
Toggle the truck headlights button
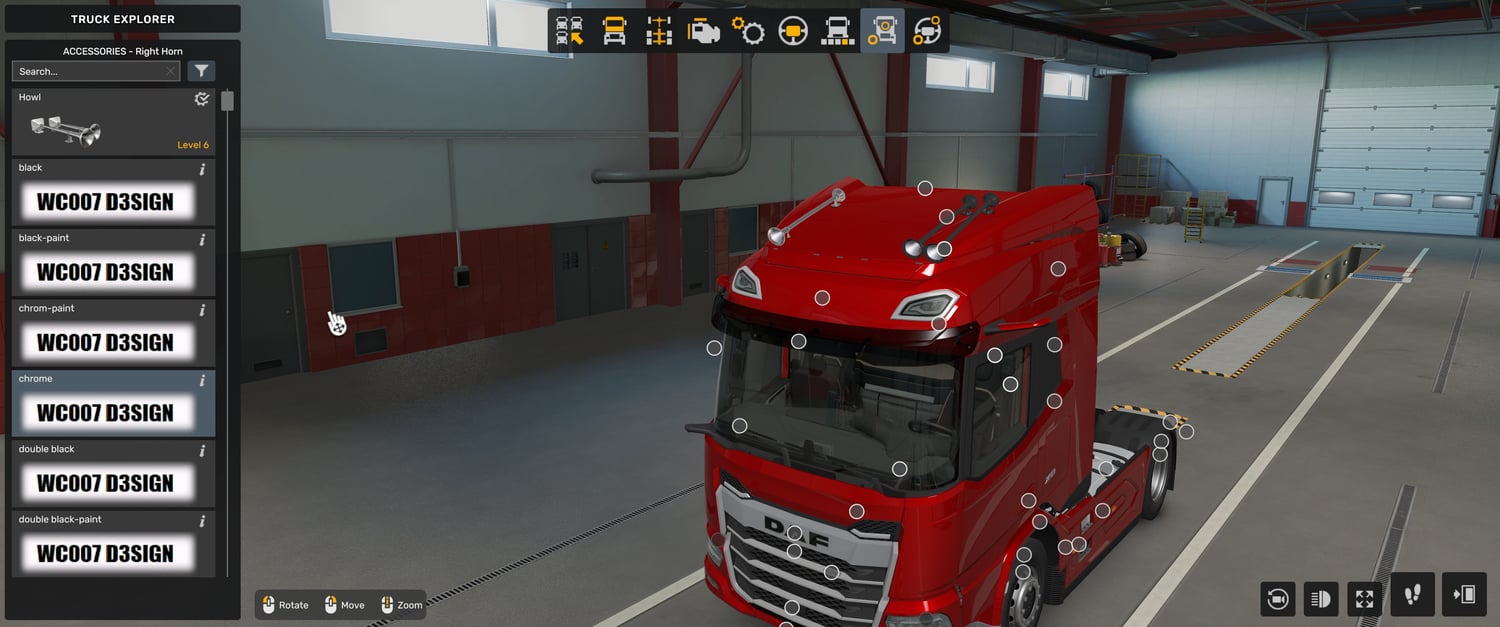[1321, 599]
